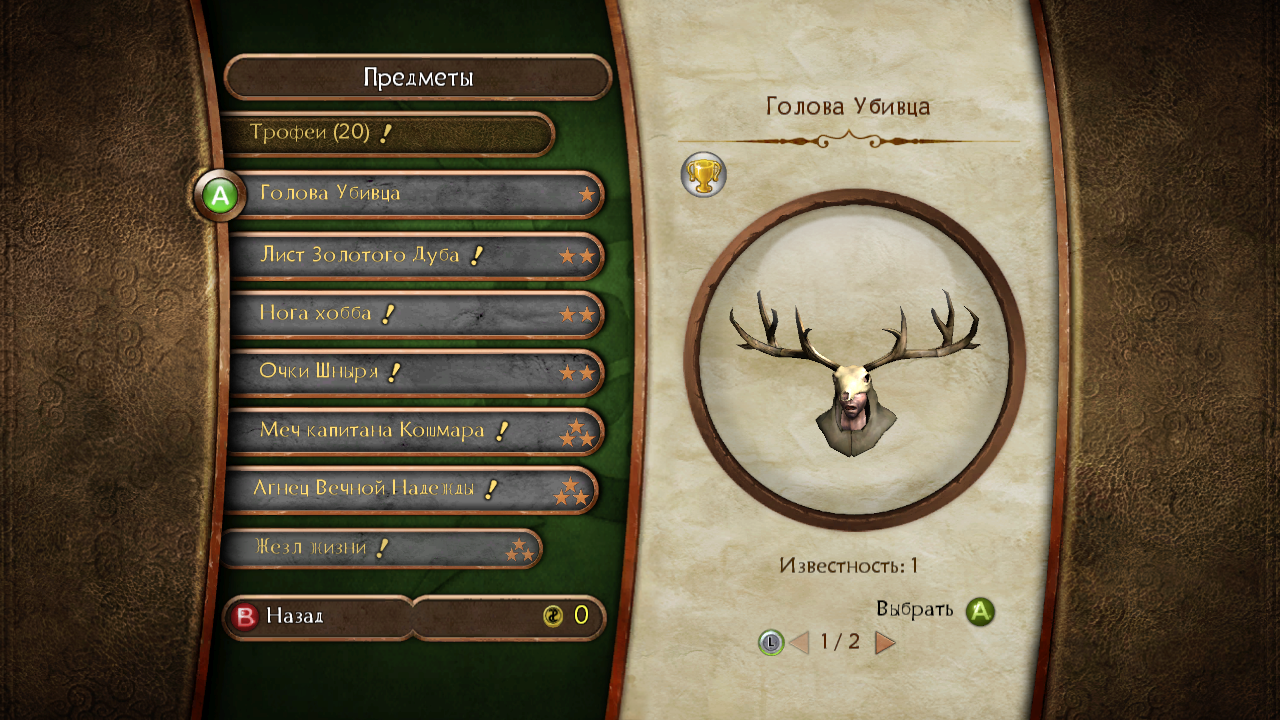
Task: Select the Жезл жизни item
Action: click(x=380, y=549)
